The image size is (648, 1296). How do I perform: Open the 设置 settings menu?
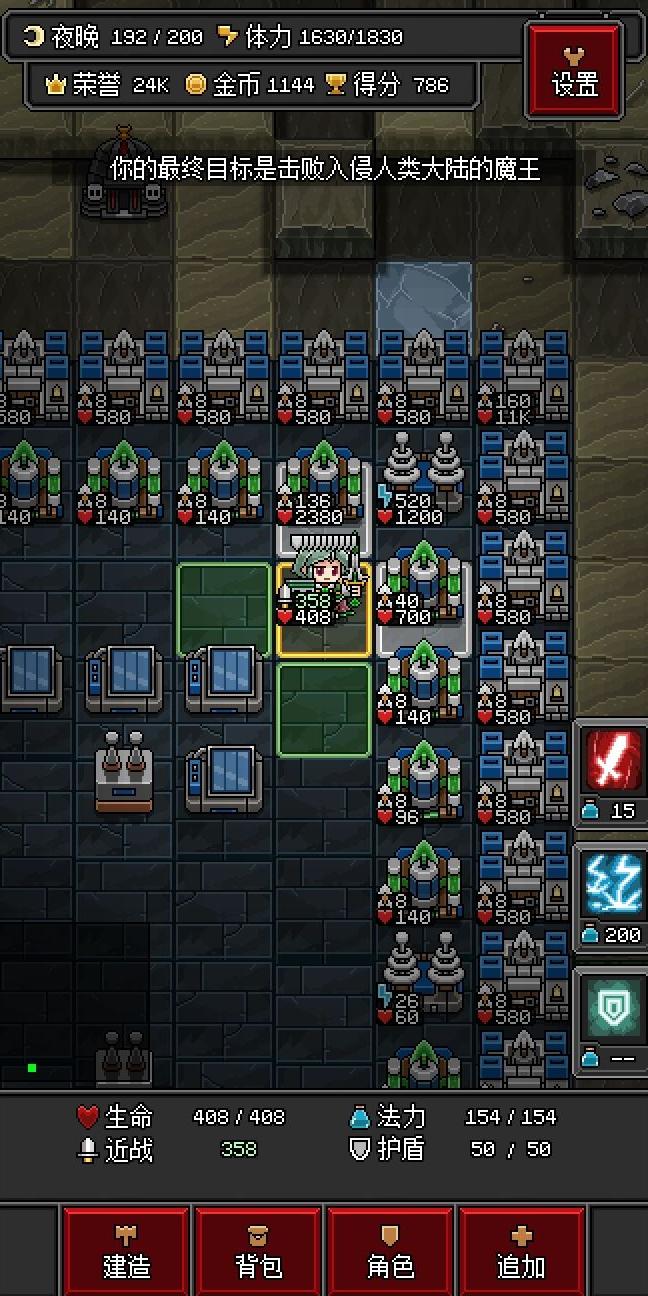click(x=574, y=68)
